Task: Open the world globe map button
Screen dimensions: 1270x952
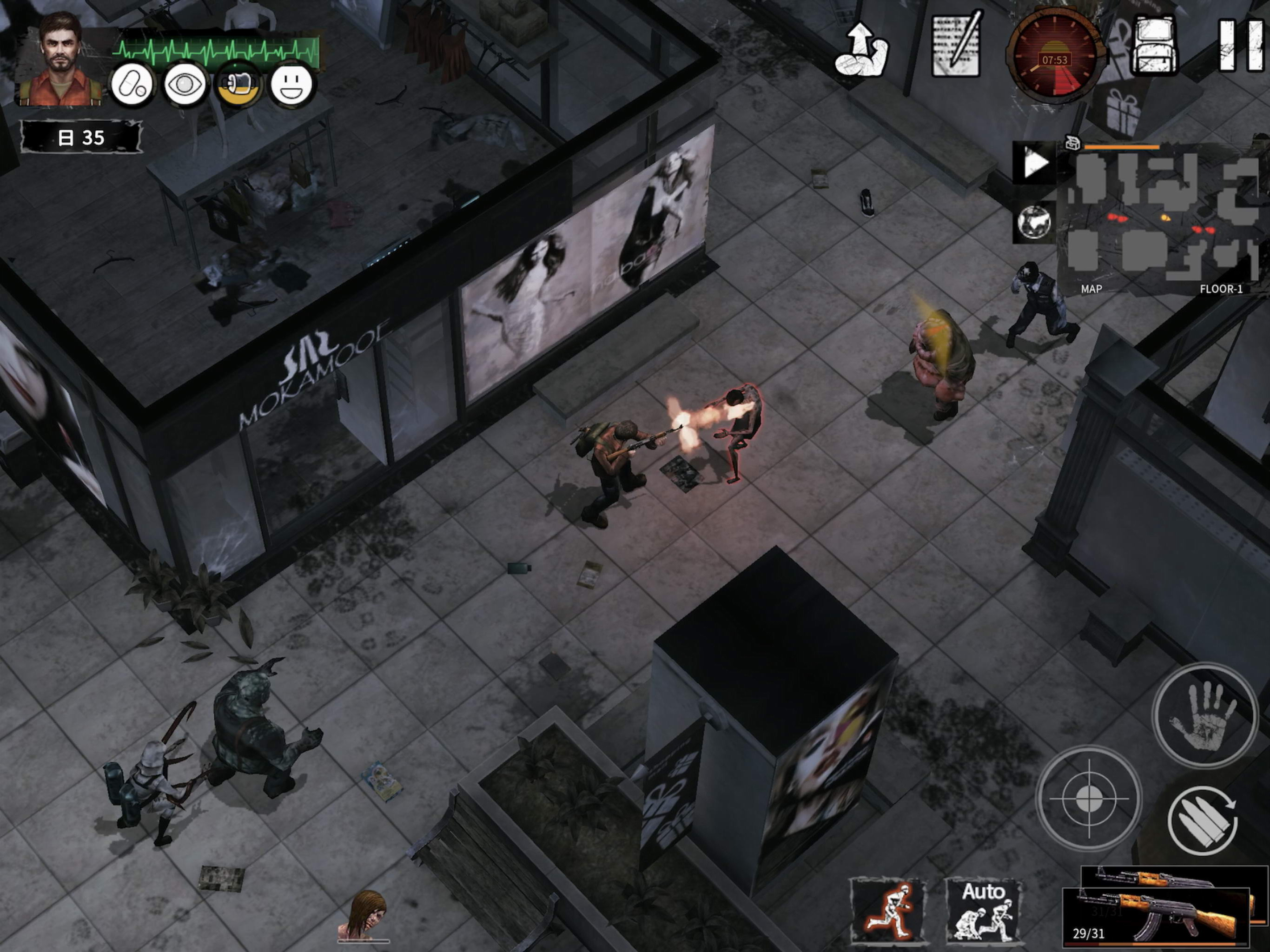Action: (1035, 221)
